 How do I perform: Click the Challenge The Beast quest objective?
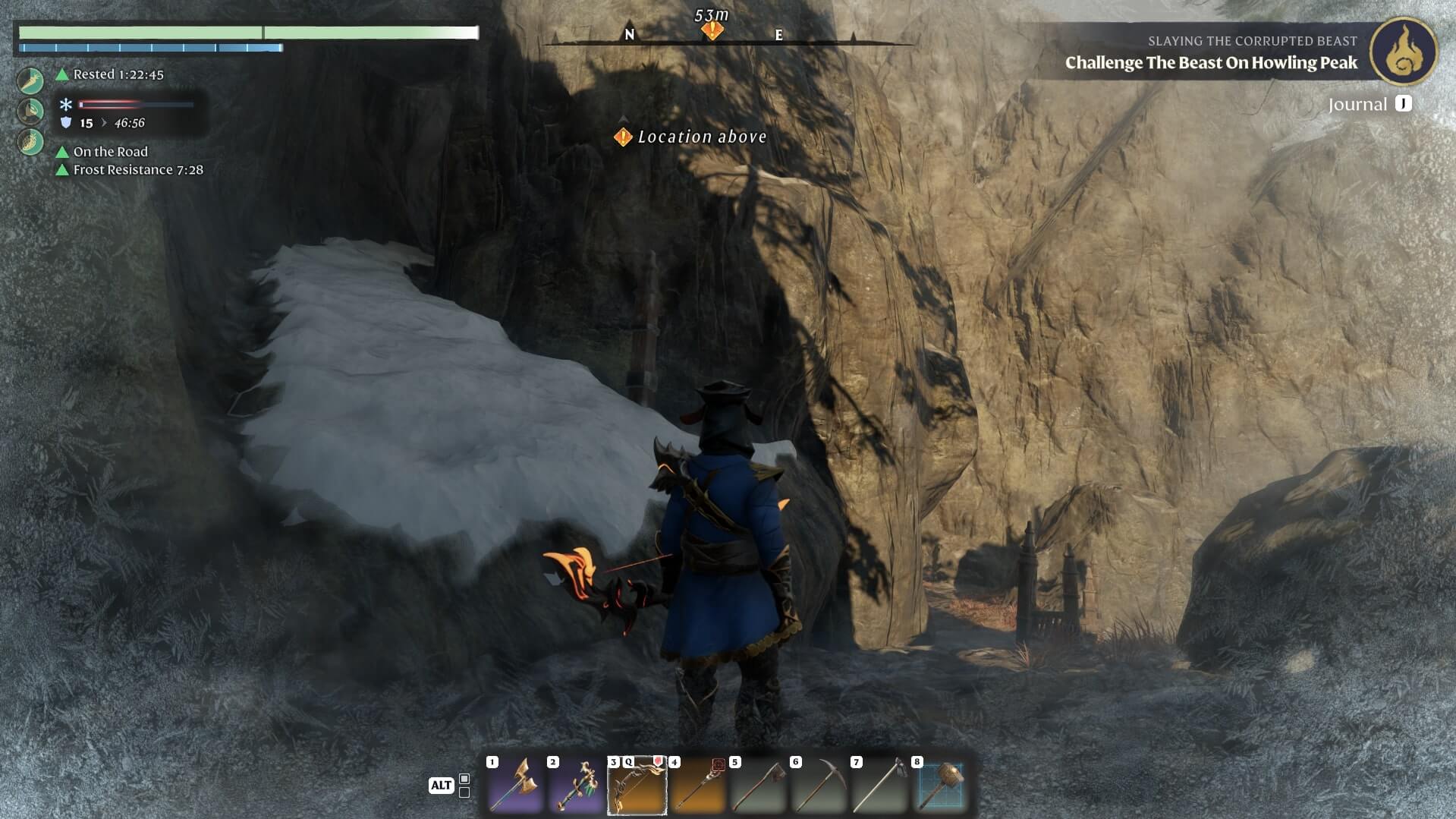click(x=1211, y=63)
